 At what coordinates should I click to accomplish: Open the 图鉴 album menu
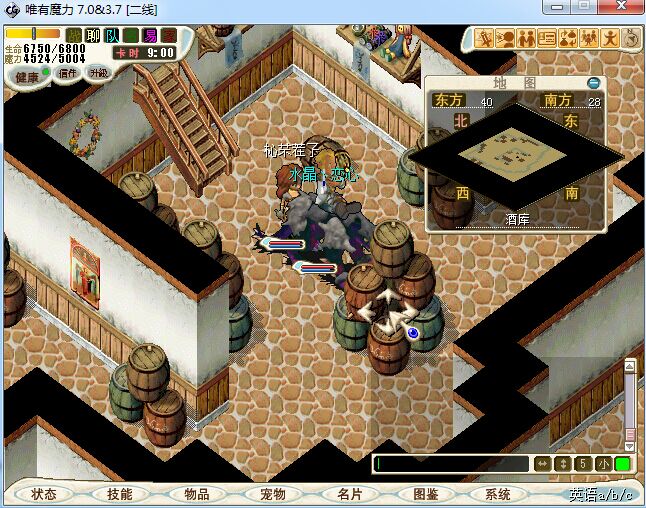pos(425,494)
